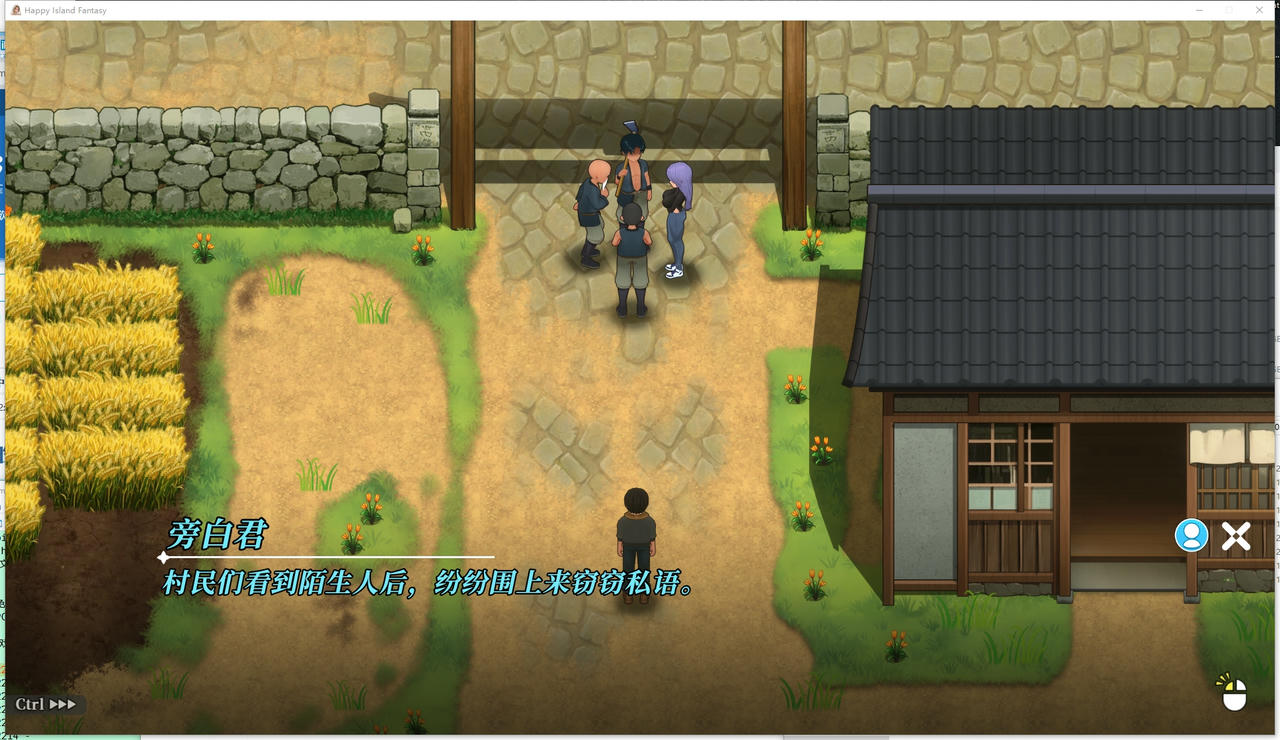Image resolution: width=1280 pixels, height=740 pixels.
Task: Click the Ctrl fast-forward indicator
Action: 46,704
